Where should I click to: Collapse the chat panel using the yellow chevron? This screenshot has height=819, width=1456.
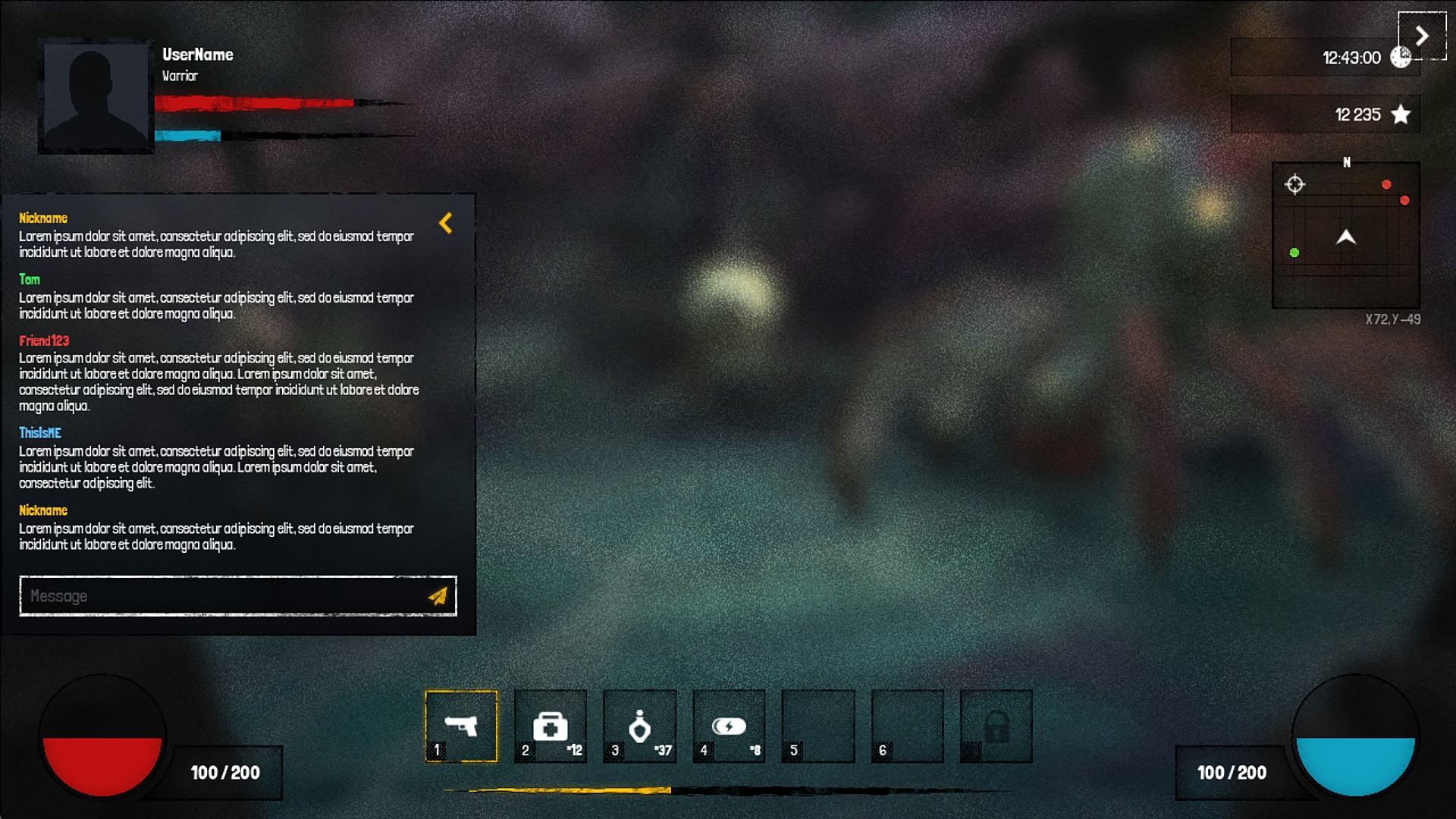point(446,223)
